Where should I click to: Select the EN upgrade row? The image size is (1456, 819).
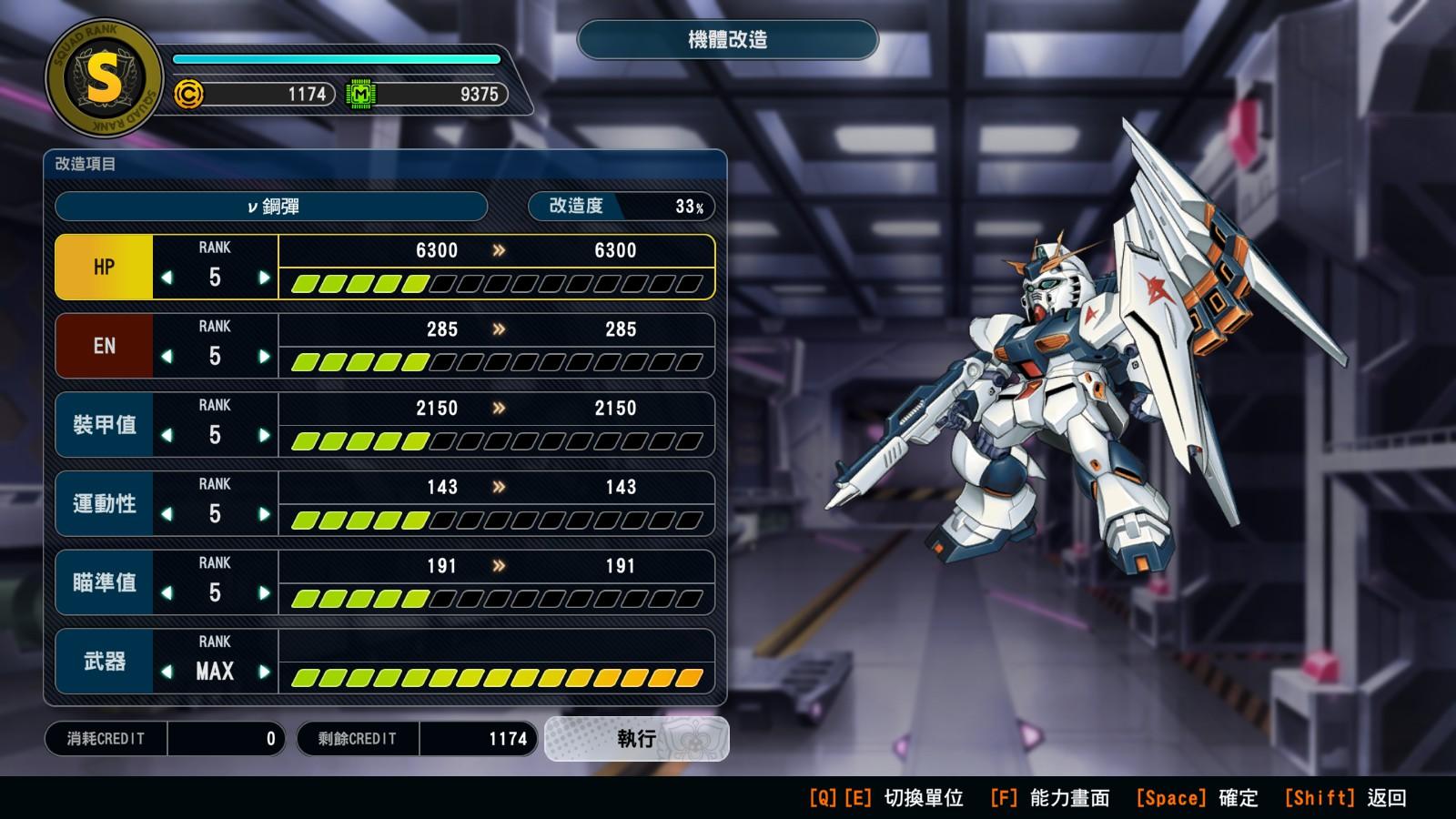104,347
